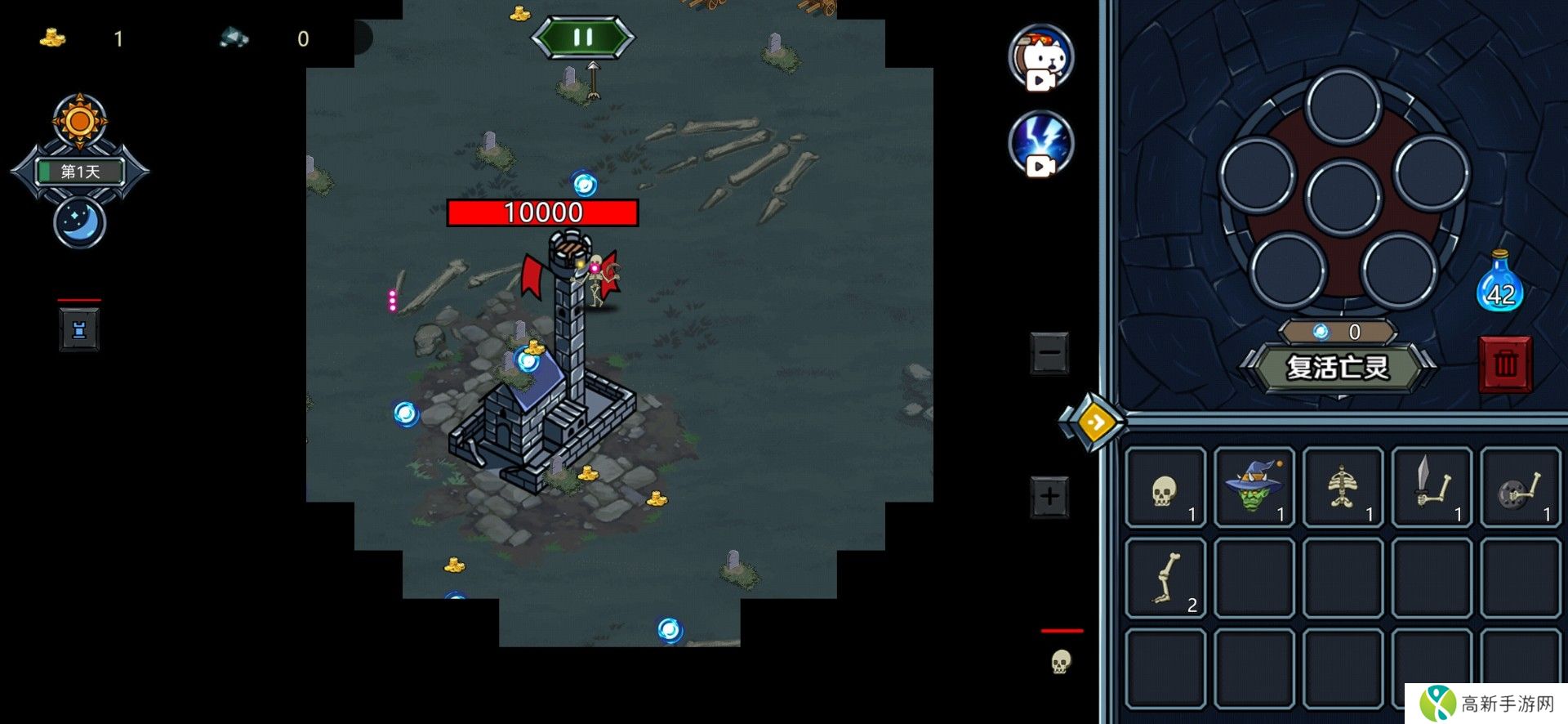Image resolution: width=1568 pixels, height=724 pixels.
Task: Click the blue tower icon on left
Action: (79, 330)
